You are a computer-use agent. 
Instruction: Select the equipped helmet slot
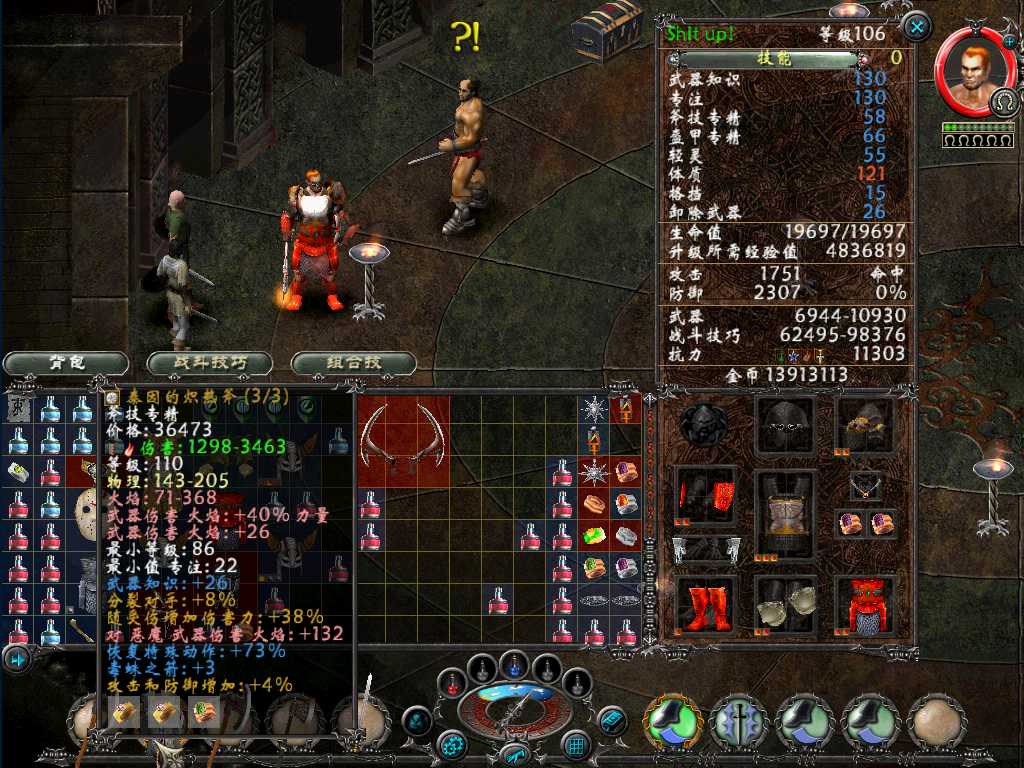(785, 424)
